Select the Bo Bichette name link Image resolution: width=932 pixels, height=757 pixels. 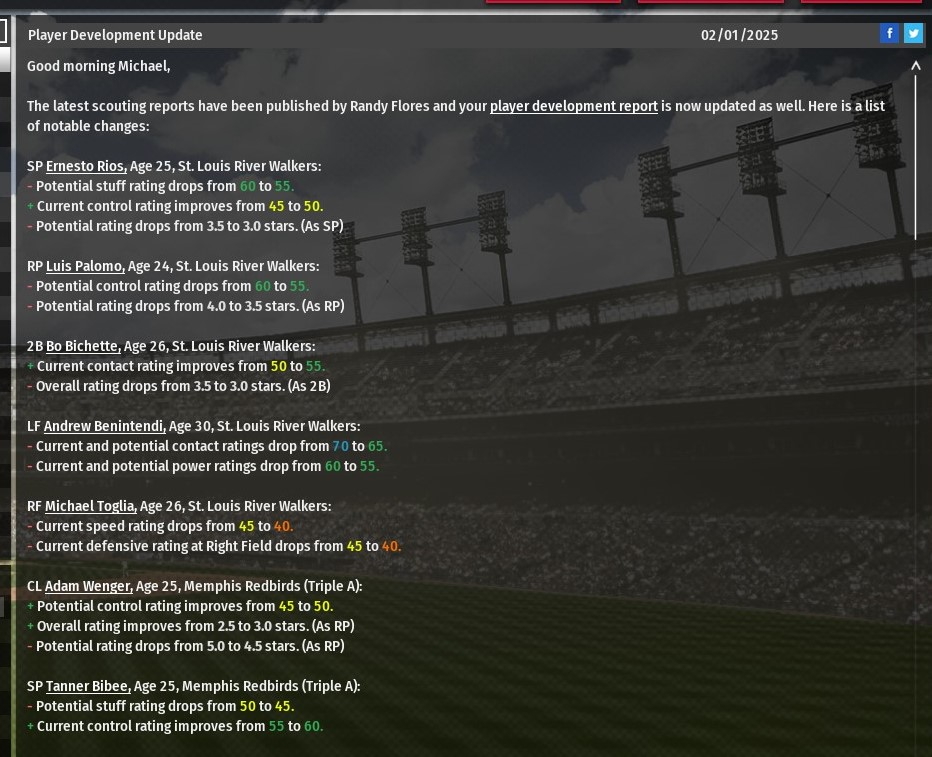click(83, 346)
